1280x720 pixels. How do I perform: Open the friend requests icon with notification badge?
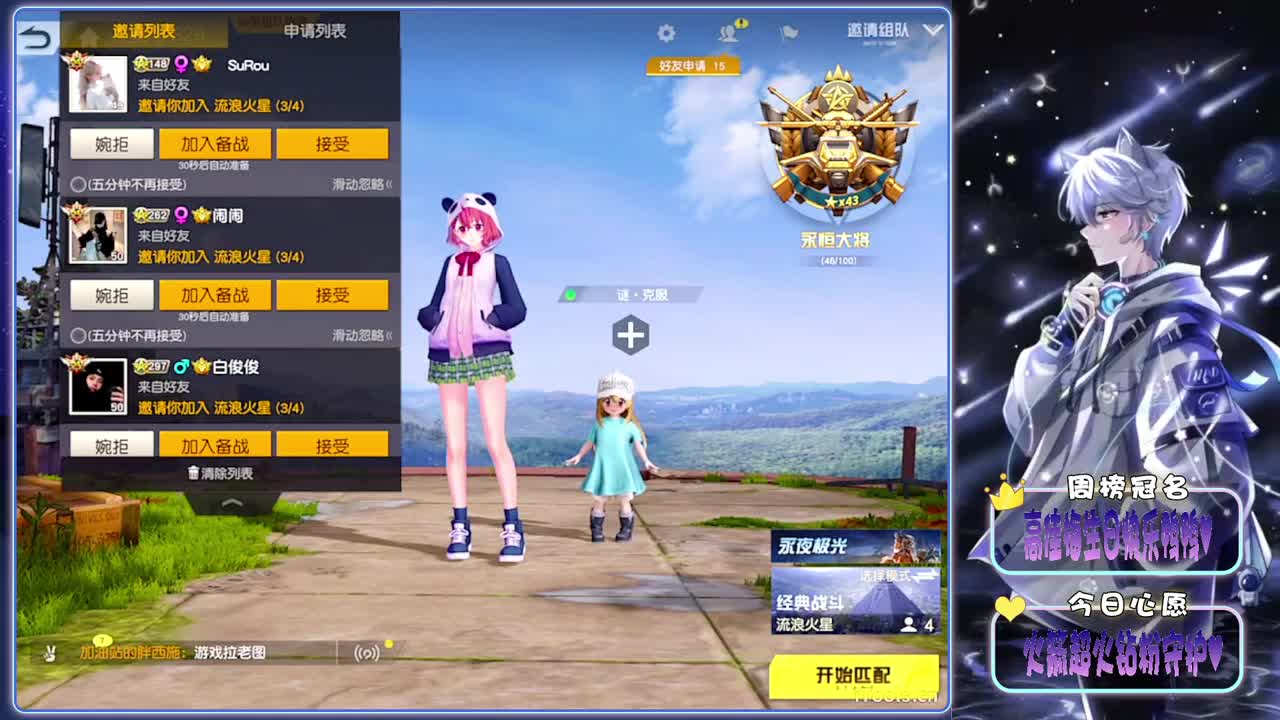tap(727, 32)
